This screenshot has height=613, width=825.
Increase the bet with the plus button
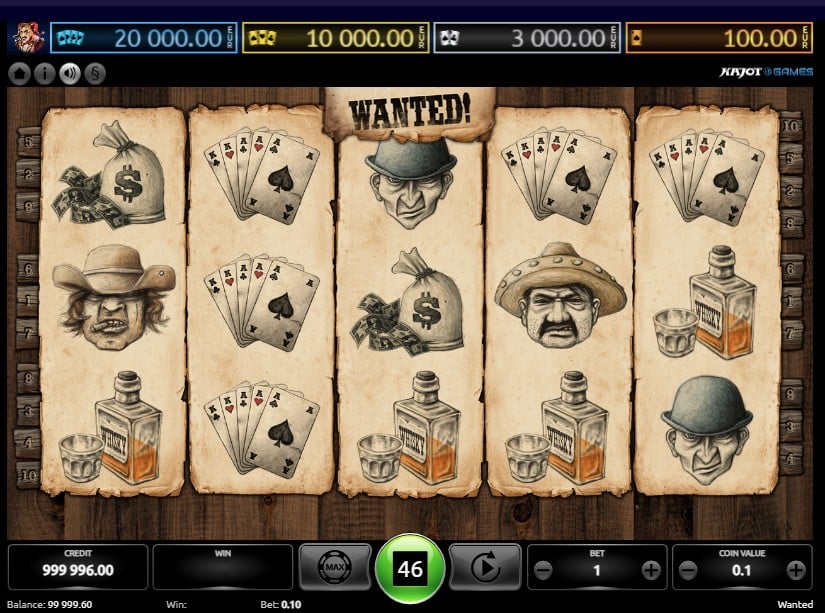tap(650, 570)
